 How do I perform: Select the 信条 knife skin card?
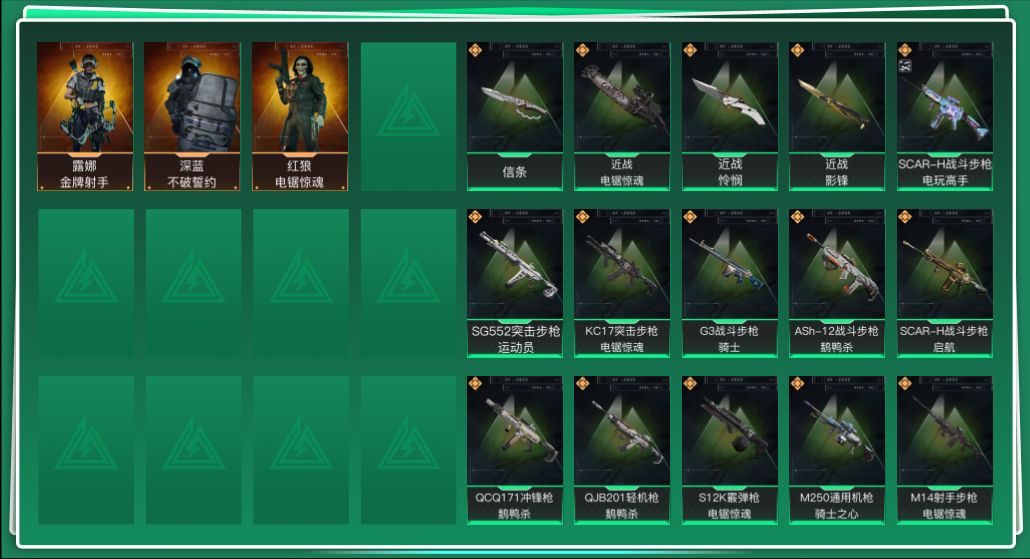pyautogui.click(x=514, y=116)
